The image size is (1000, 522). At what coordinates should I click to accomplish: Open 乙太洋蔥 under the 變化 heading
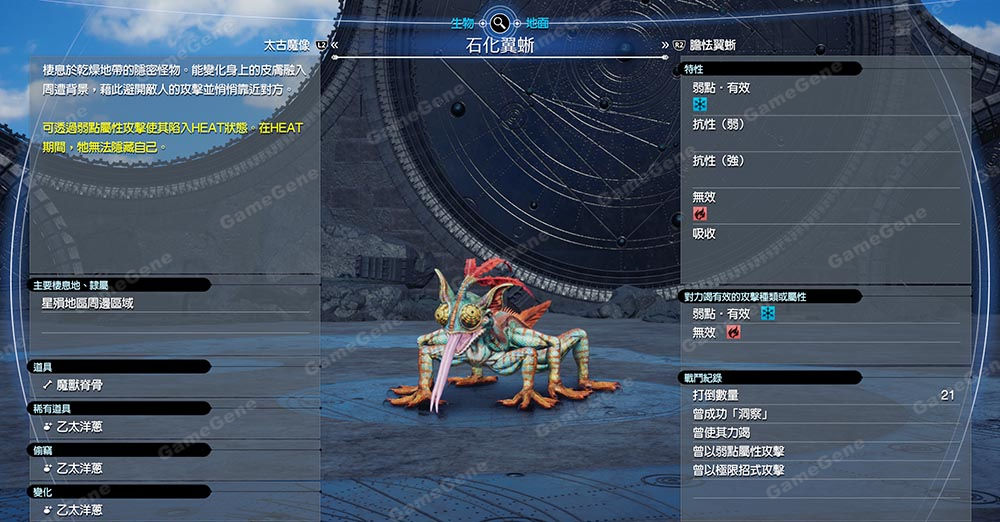(x=80, y=510)
